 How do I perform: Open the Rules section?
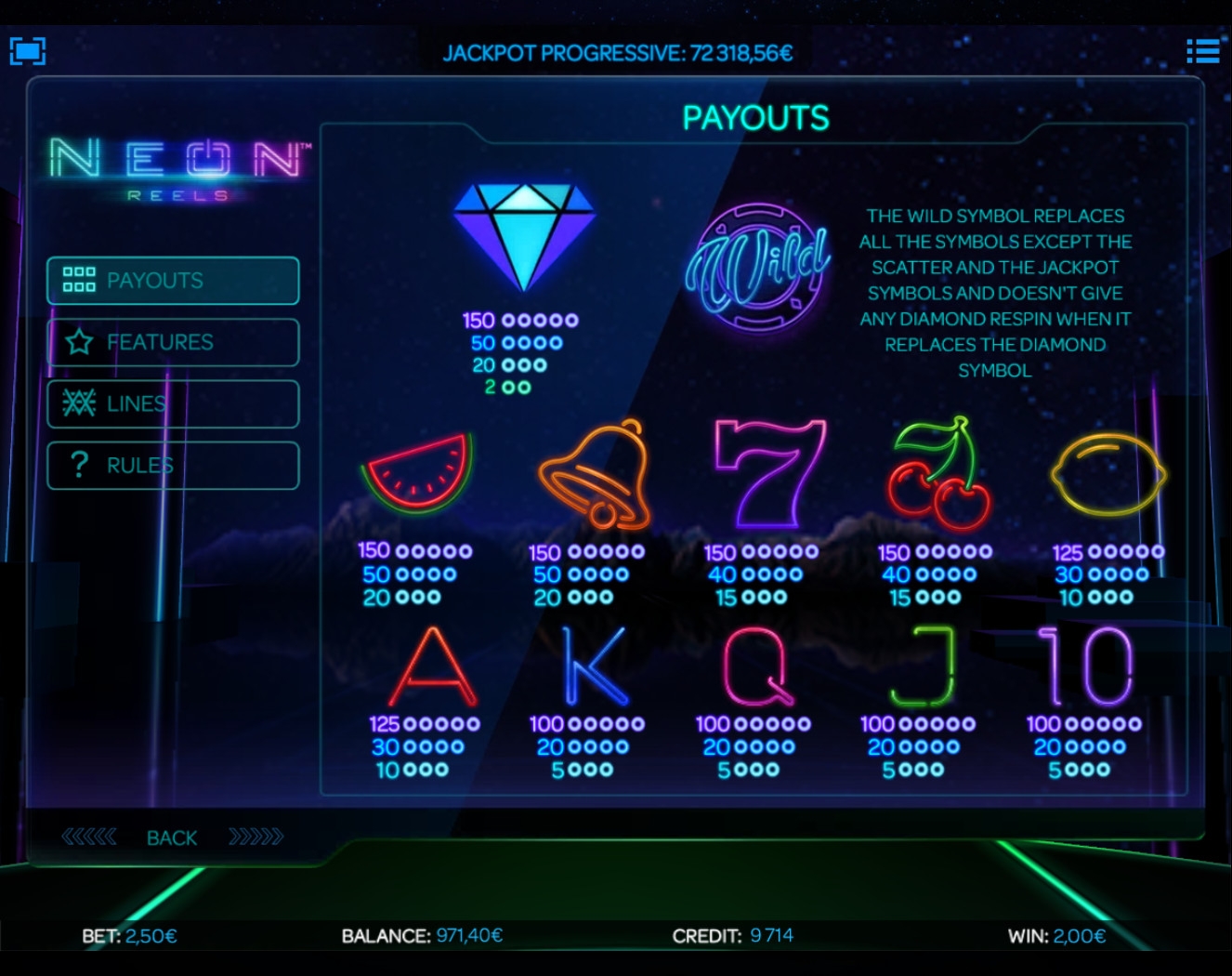[173, 465]
